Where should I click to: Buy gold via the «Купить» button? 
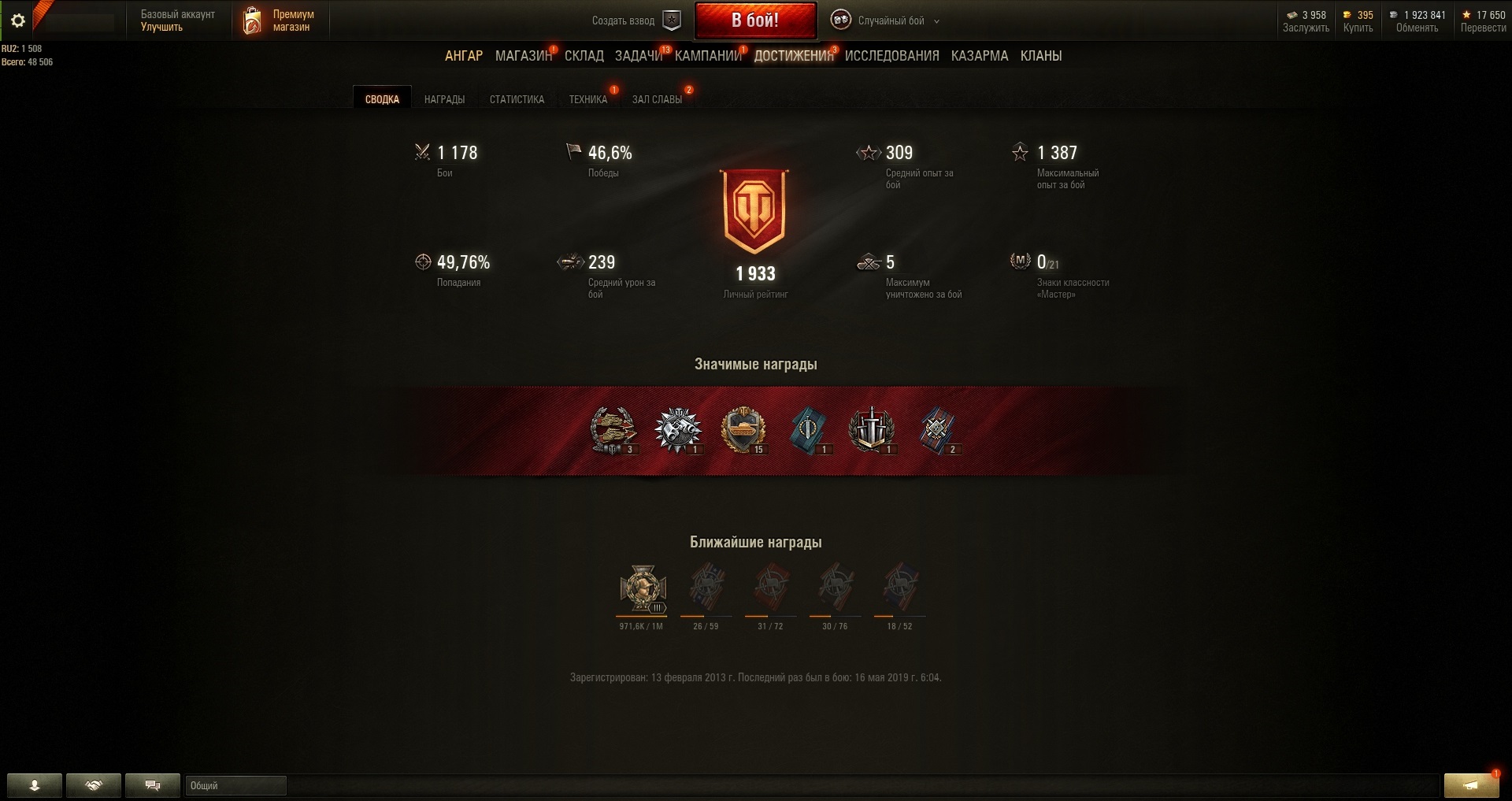pyautogui.click(x=1358, y=28)
